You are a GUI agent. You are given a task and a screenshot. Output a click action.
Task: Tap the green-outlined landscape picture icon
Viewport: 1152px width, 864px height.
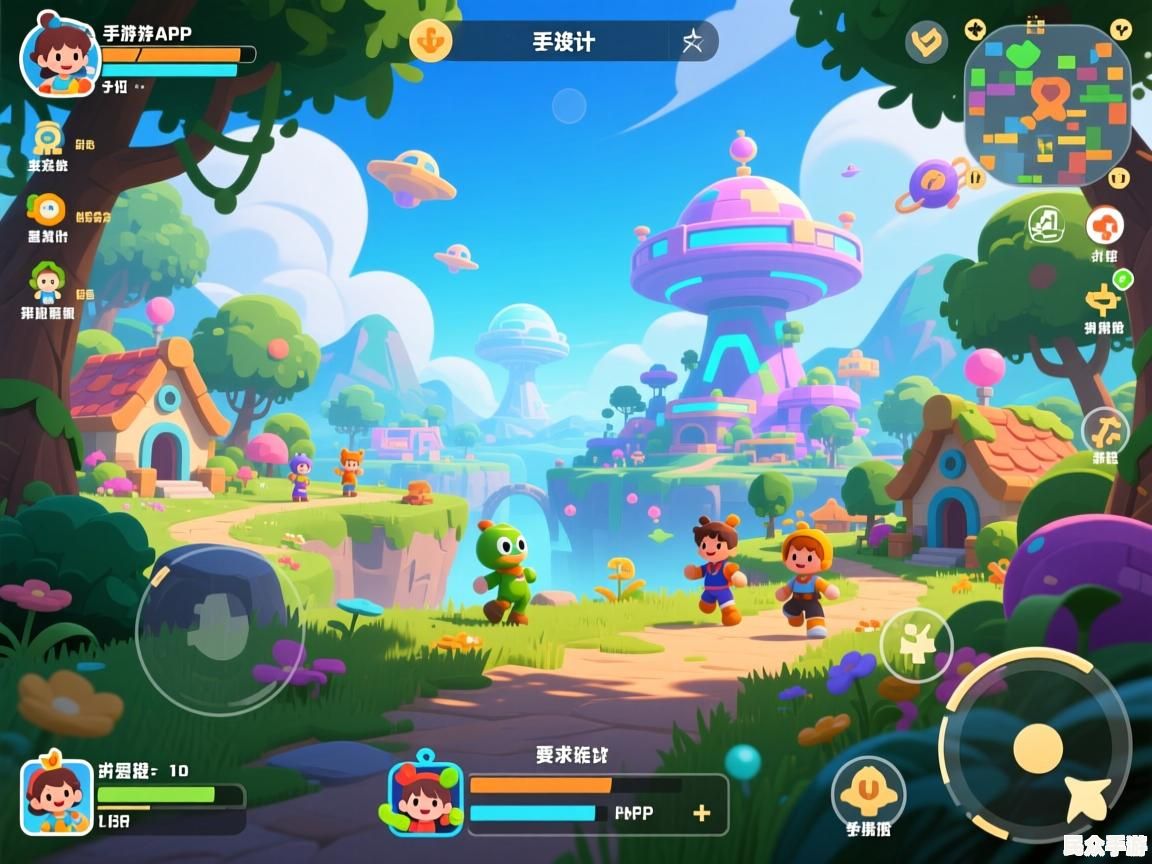pyautogui.click(x=1046, y=223)
